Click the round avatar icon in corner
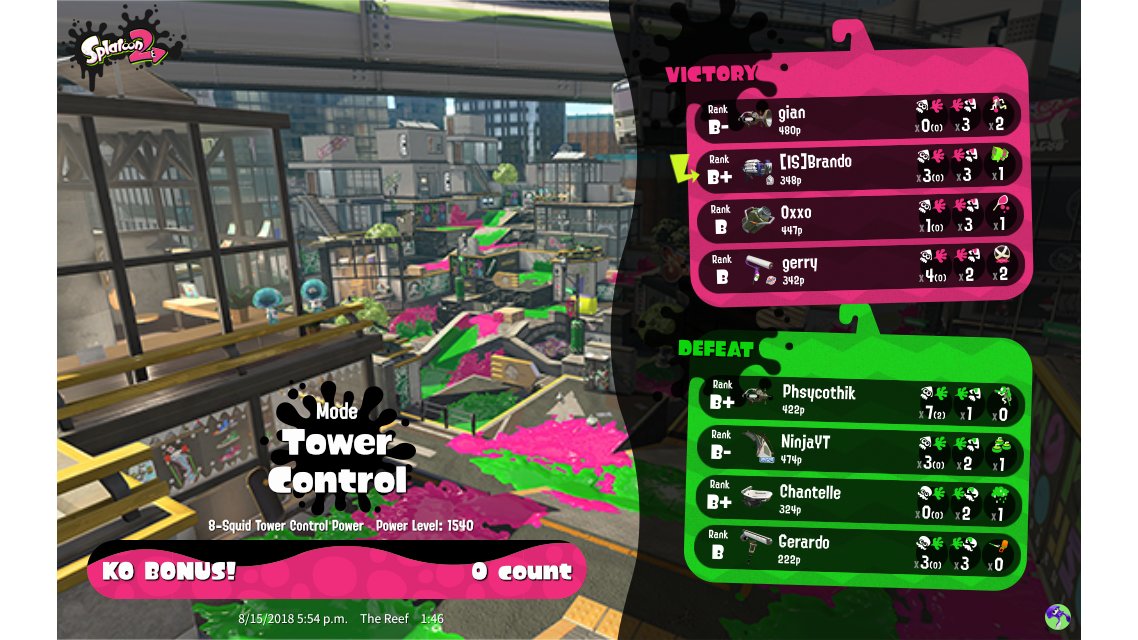Screen dimensions: 1138x640 click(1058, 616)
